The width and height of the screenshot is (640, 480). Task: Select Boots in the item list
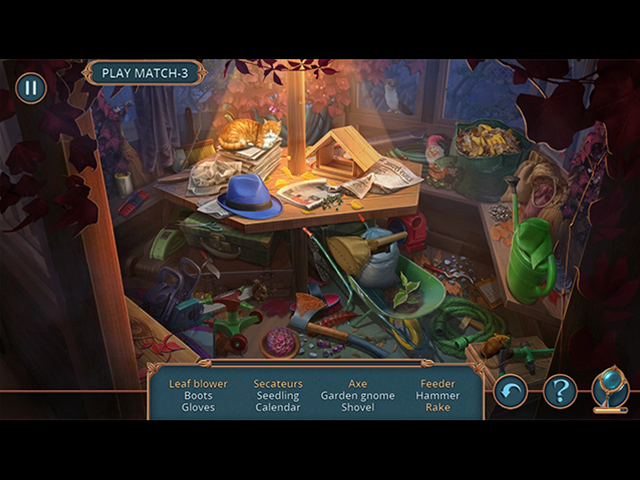tap(198, 395)
